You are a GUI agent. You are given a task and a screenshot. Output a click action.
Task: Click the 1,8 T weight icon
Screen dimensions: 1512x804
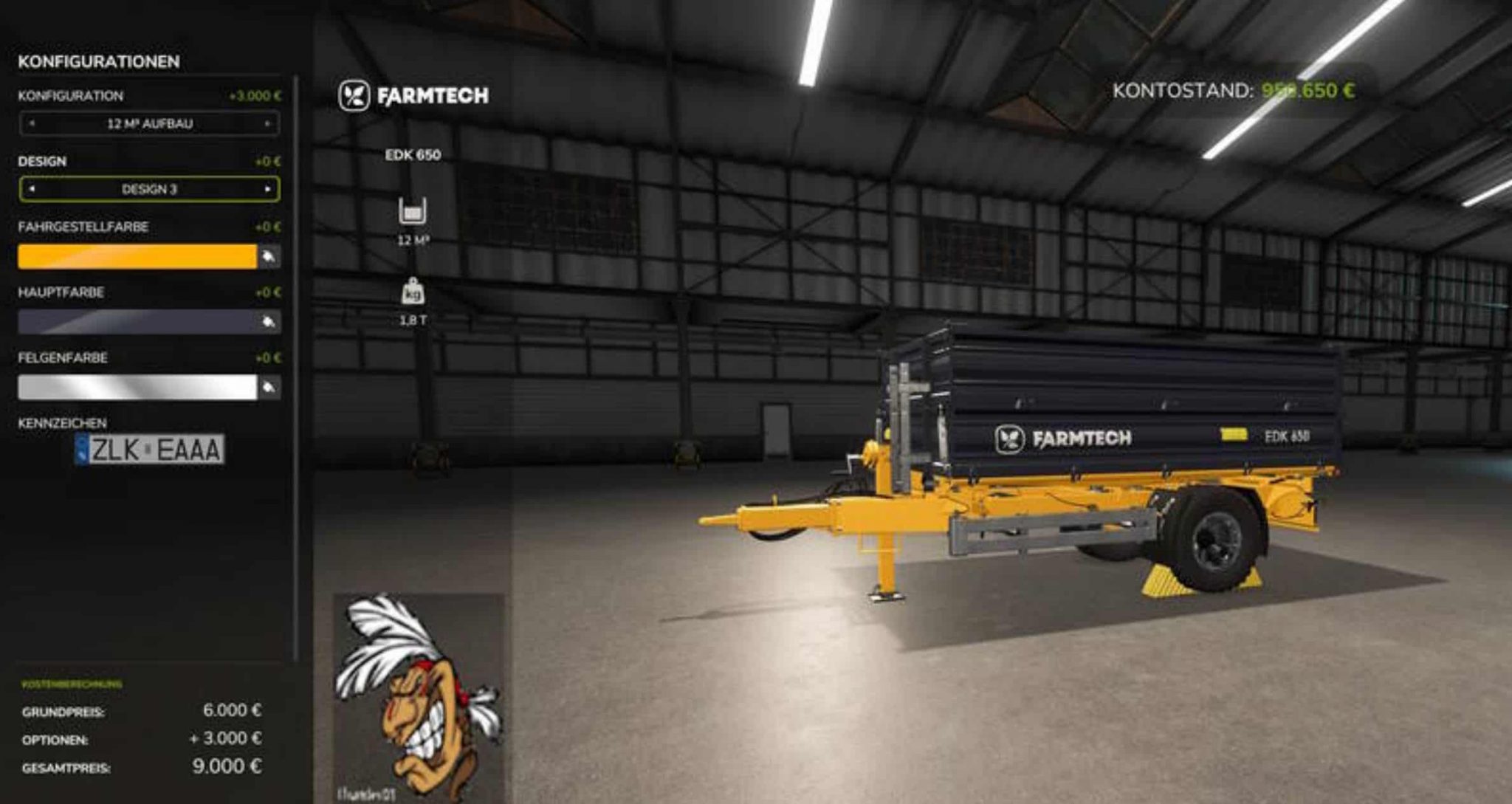pyautogui.click(x=415, y=292)
